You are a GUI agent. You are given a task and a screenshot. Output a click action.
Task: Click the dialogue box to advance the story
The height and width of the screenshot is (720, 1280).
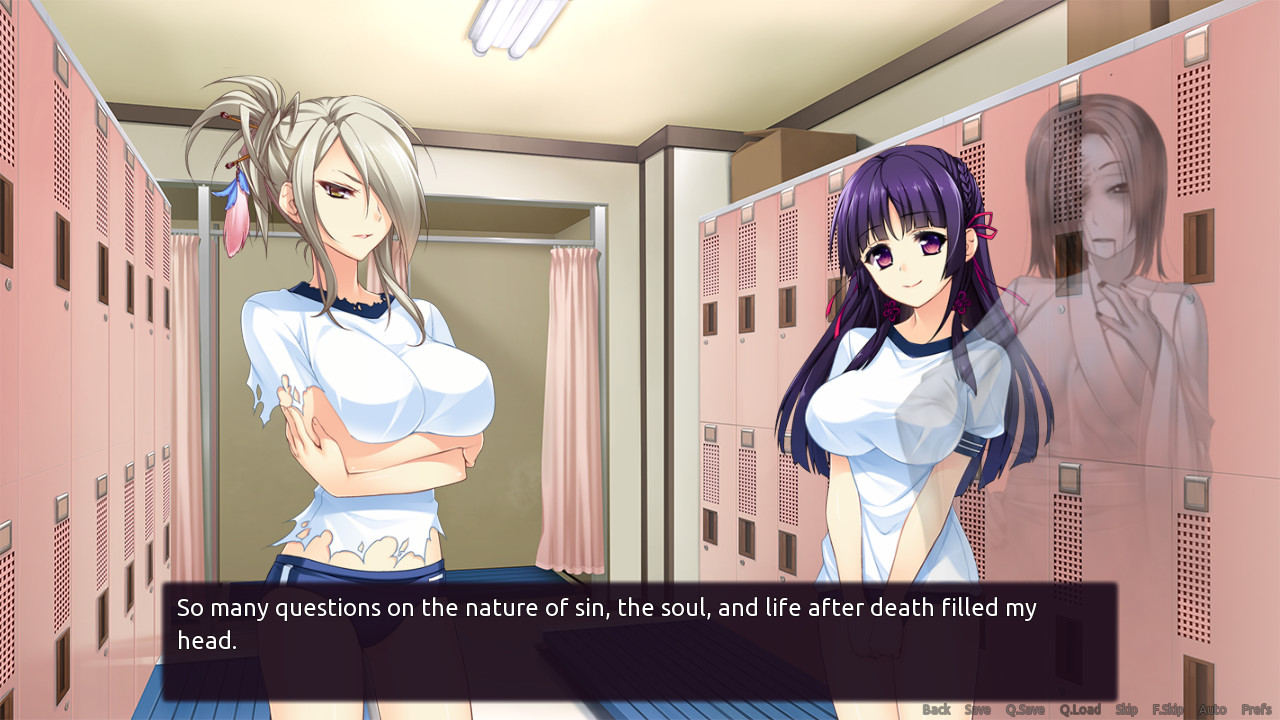click(x=640, y=645)
